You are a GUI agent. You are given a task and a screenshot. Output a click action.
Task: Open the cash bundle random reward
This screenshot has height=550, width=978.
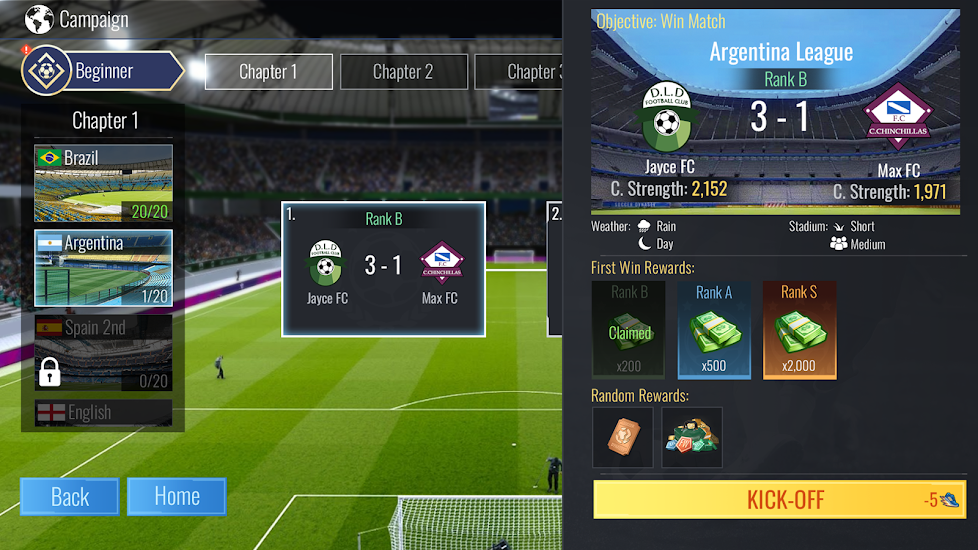tap(692, 437)
